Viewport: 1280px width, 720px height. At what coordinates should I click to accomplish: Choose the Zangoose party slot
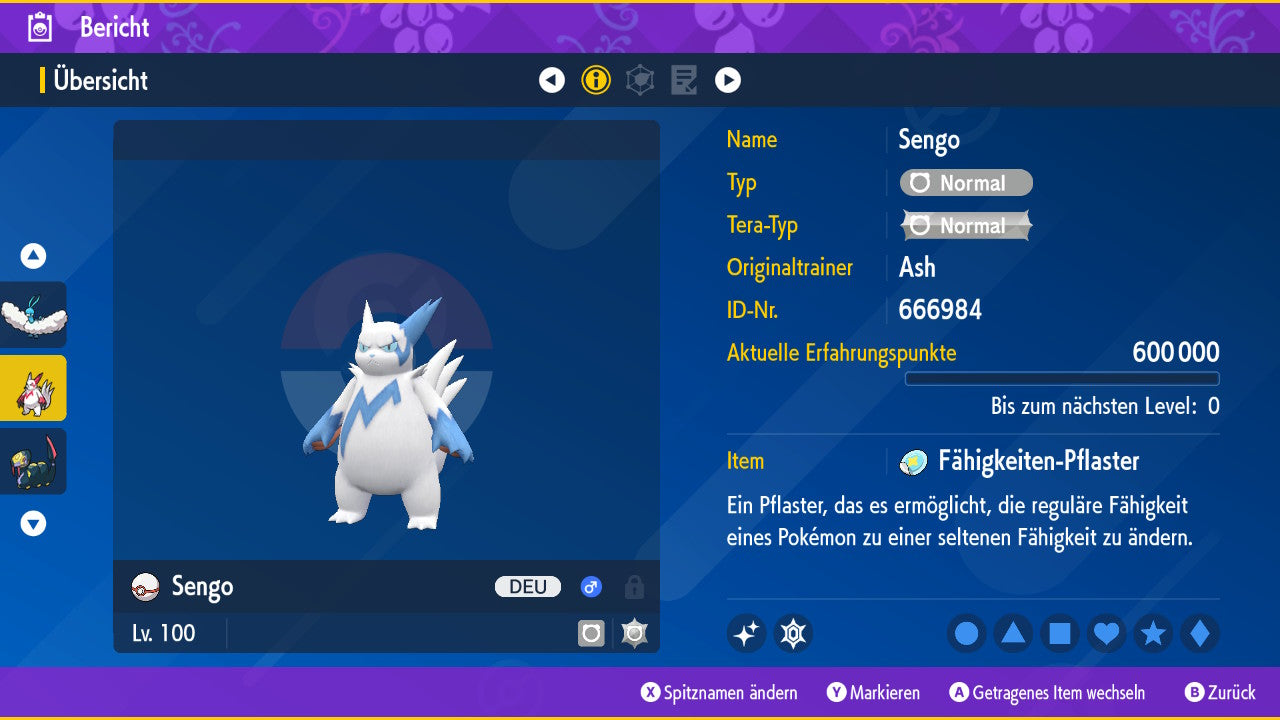coord(33,388)
